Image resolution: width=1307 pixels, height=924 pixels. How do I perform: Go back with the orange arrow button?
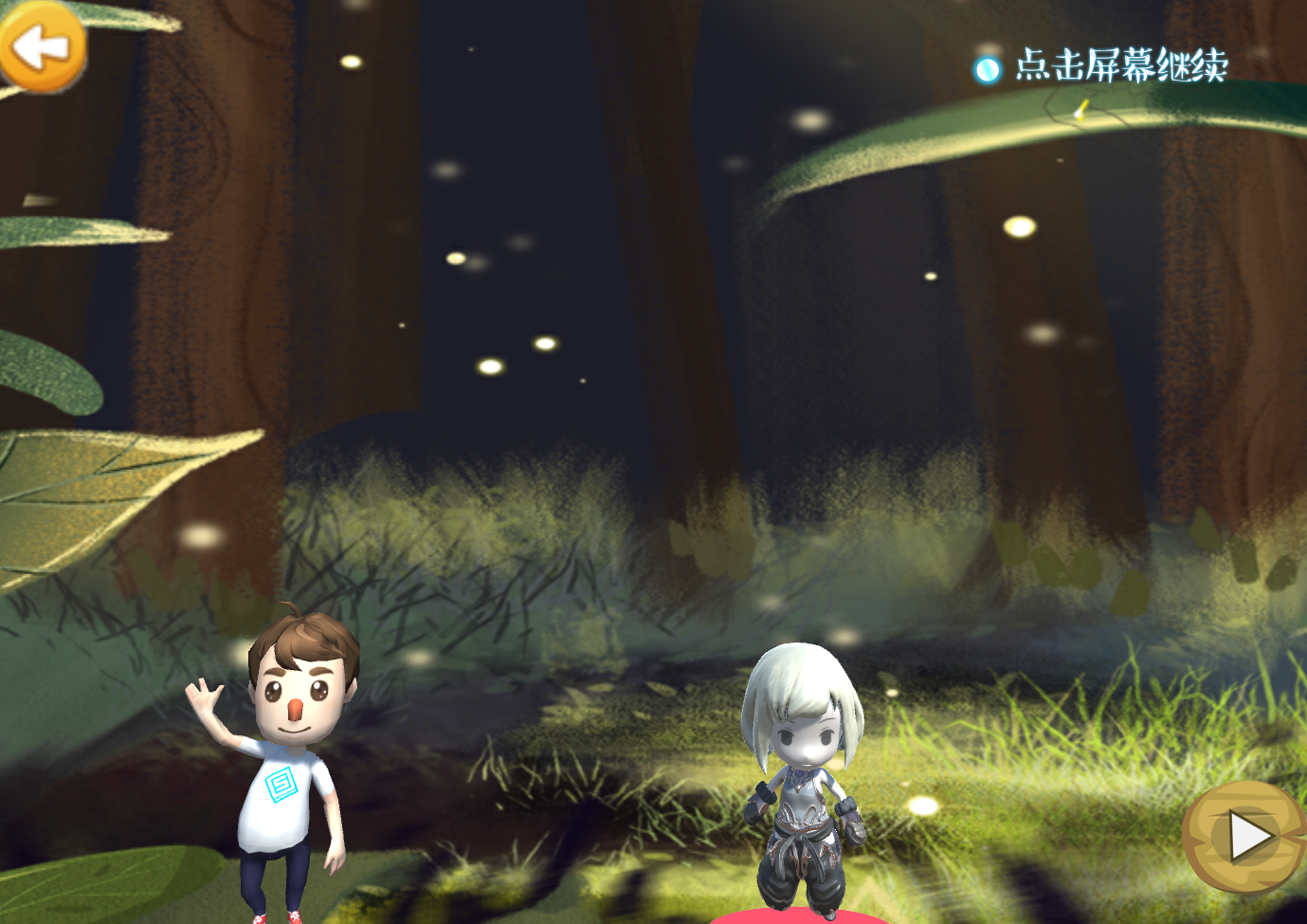coord(42,47)
